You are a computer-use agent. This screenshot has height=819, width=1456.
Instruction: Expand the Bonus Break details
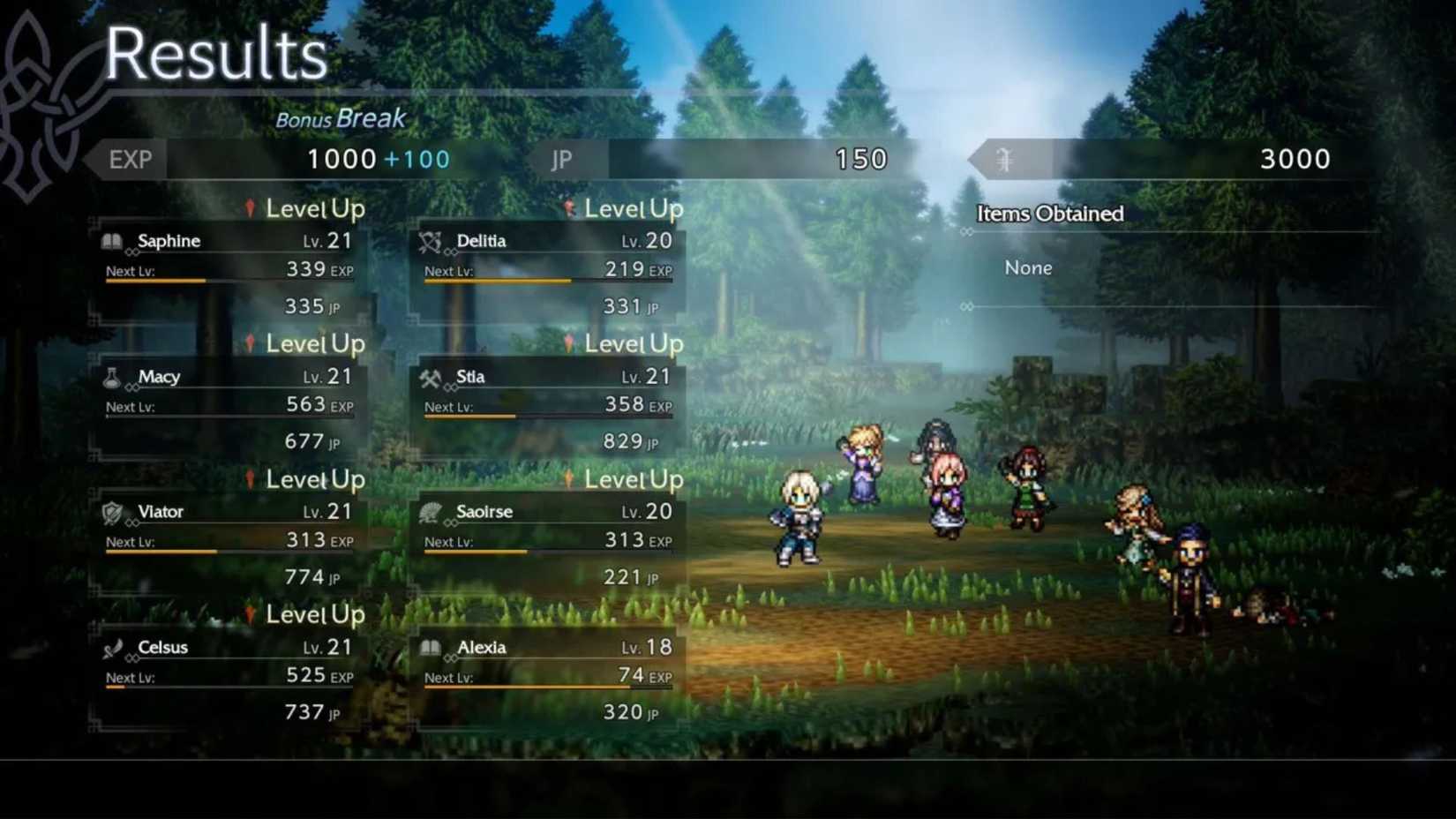(341, 117)
